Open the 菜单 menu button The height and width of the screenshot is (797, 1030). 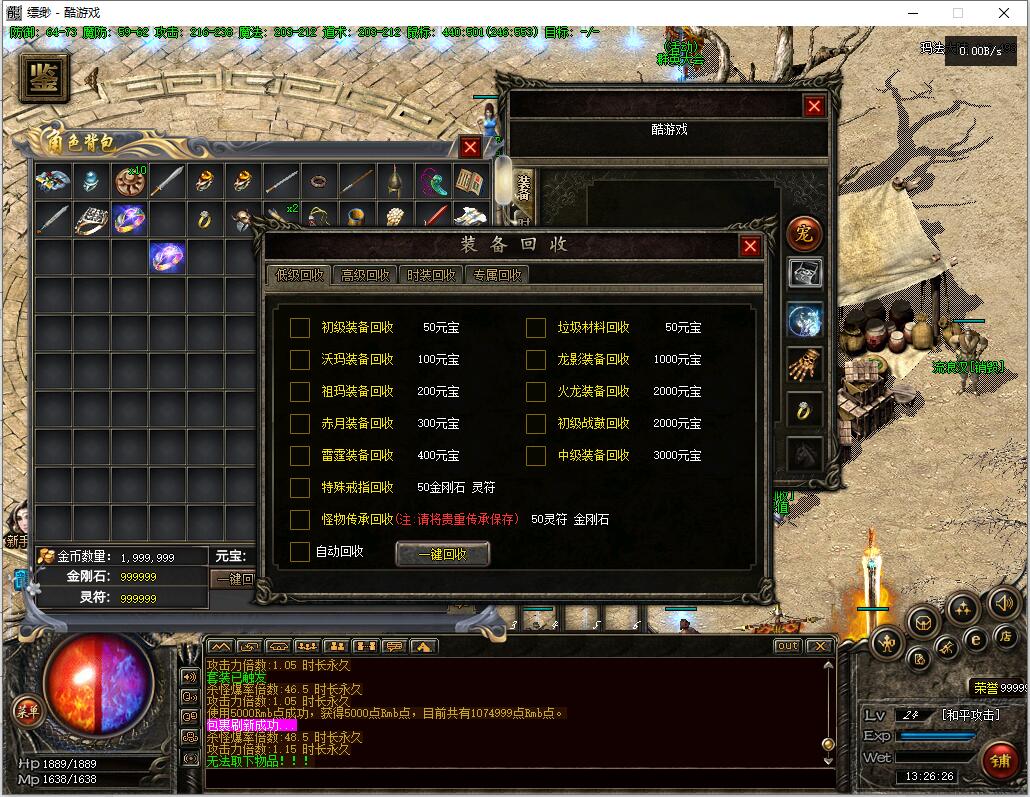(x=27, y=711)
